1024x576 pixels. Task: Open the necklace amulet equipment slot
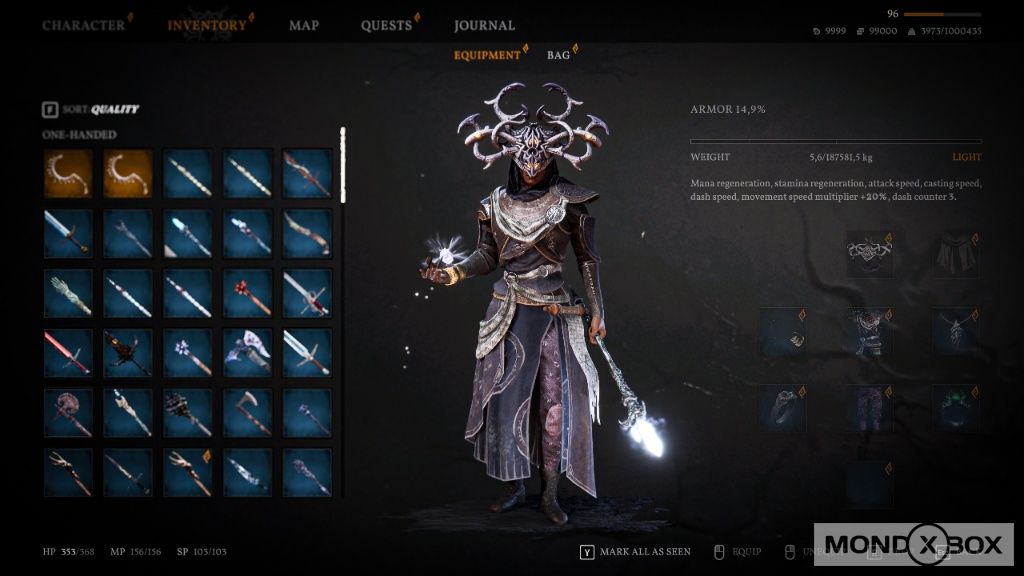(x=957, y=331)
